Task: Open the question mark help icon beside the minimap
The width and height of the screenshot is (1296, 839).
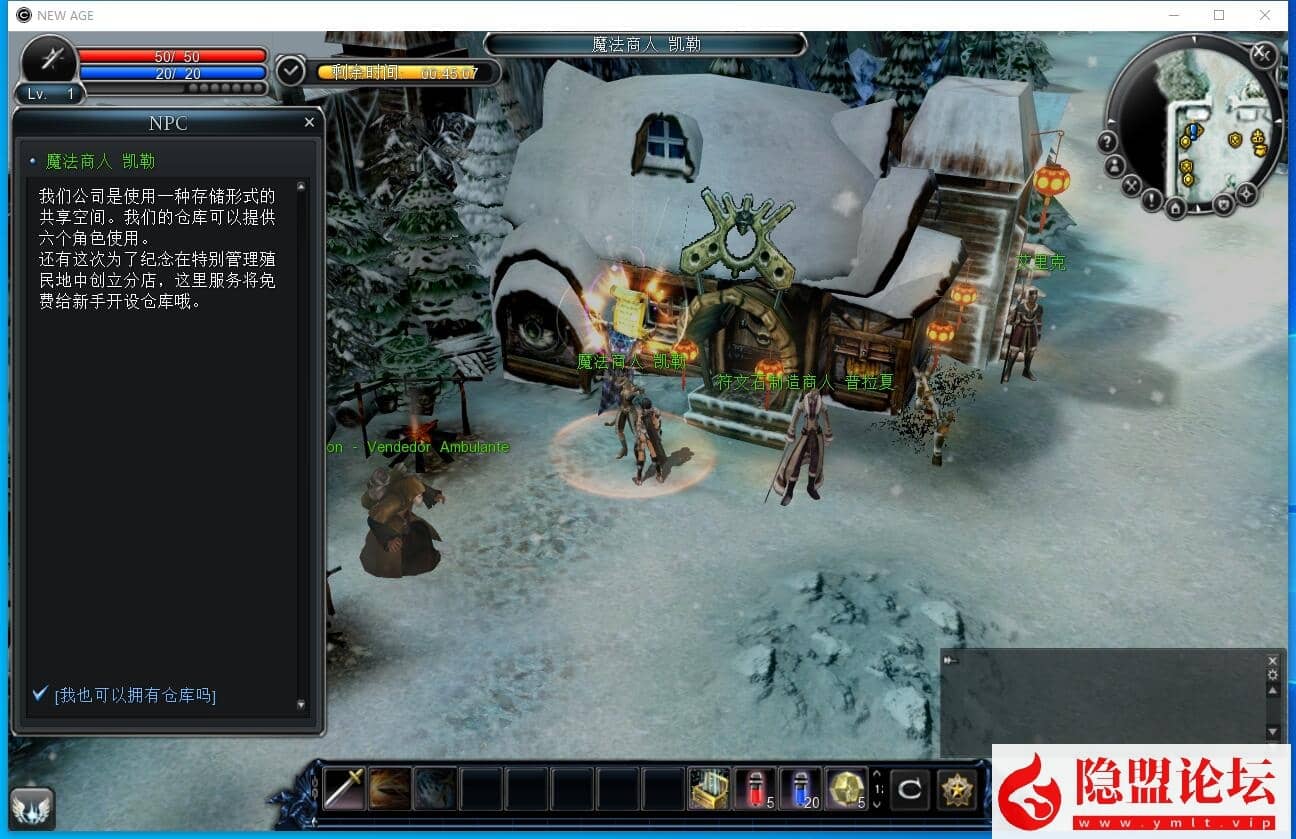Action: pos(1108,140)
